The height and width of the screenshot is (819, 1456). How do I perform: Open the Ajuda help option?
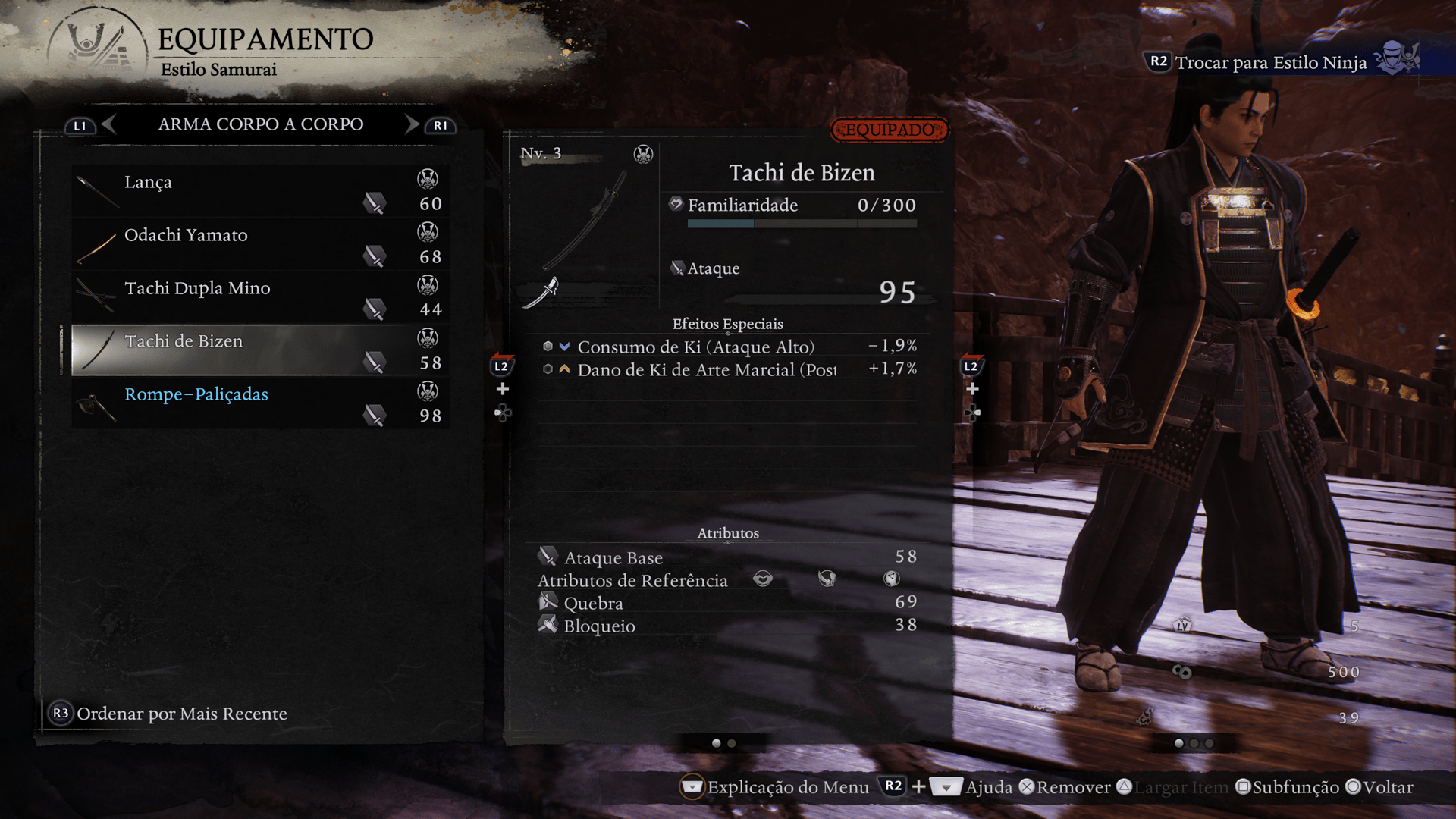[x=988, y=787]
